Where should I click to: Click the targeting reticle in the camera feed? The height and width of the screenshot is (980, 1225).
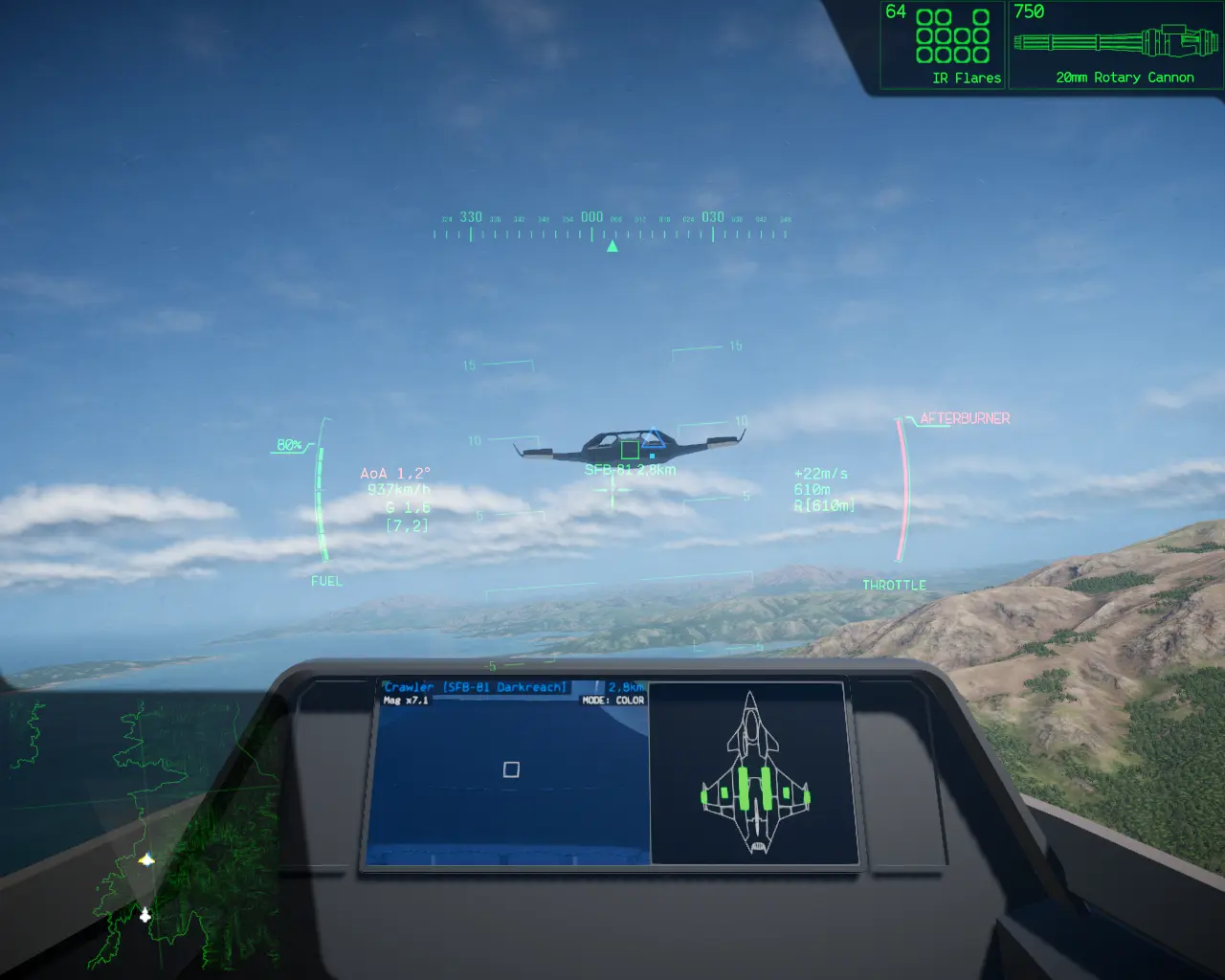click(x=510, y=768)
